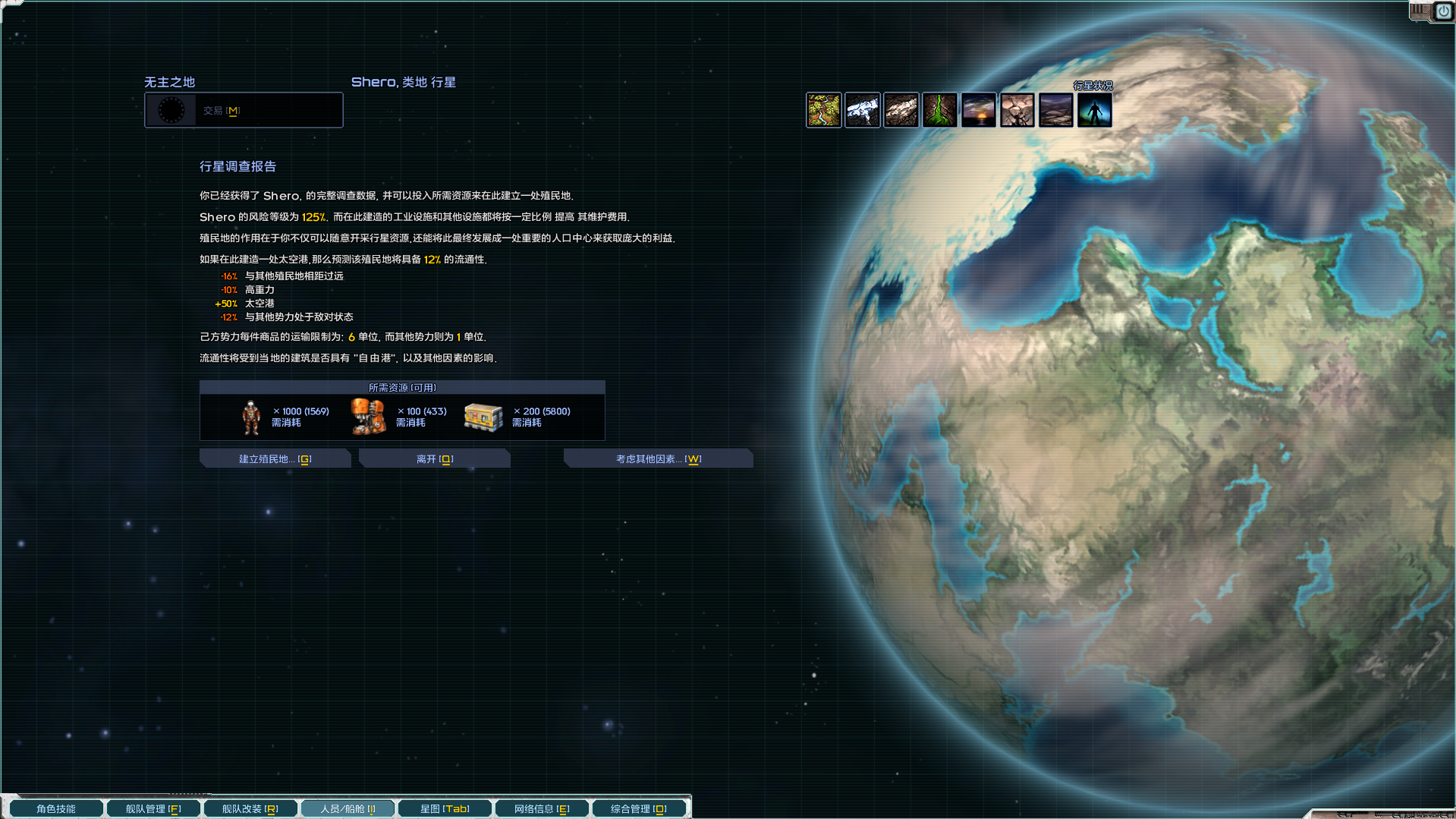Click the power button in the top-right corner
Viewport: 1456px width, 819px height.
tap(1443, 11)
